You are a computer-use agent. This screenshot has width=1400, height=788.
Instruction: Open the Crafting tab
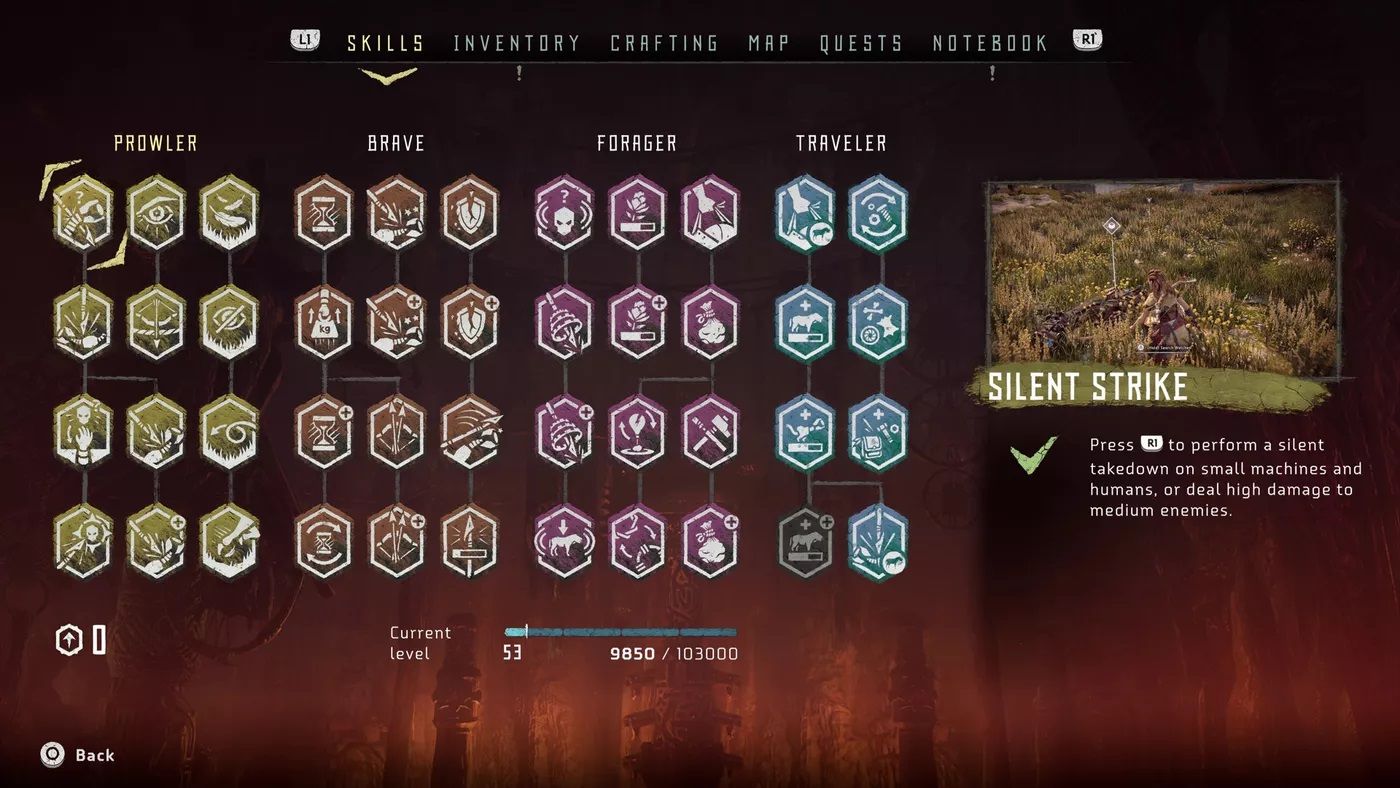tap(664, 42)
